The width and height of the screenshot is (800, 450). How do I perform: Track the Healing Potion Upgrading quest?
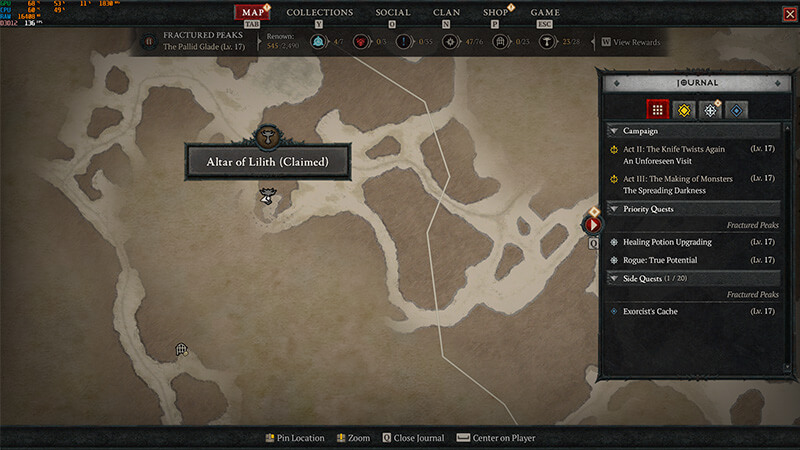[667, 242]
